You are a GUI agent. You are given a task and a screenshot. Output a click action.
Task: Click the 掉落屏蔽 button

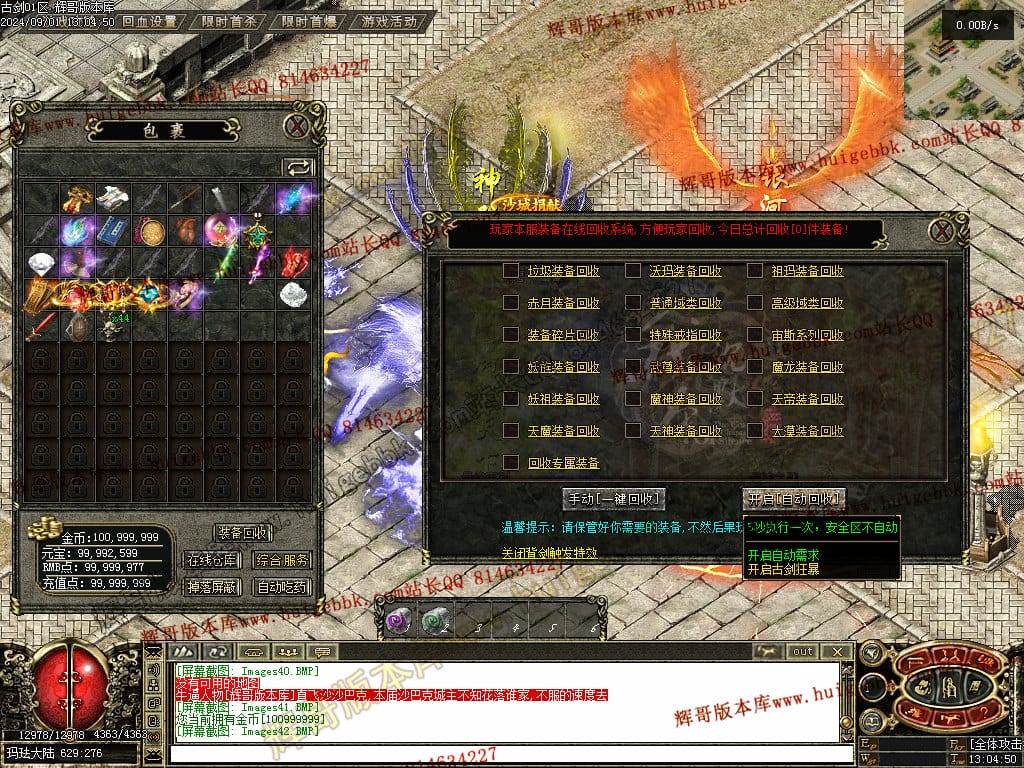(x=212, y=587)
